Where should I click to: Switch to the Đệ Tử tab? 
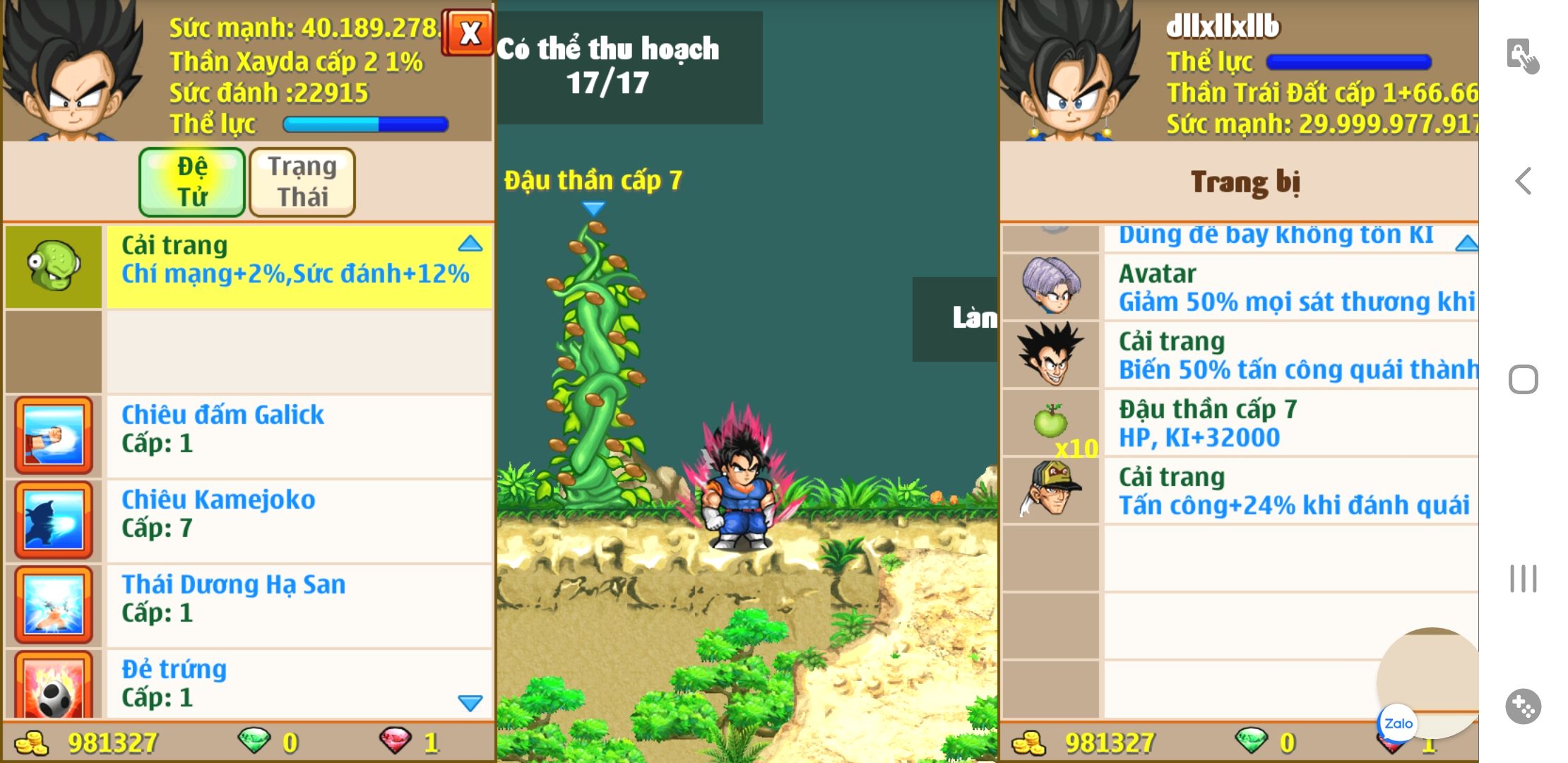click(192, 182)
